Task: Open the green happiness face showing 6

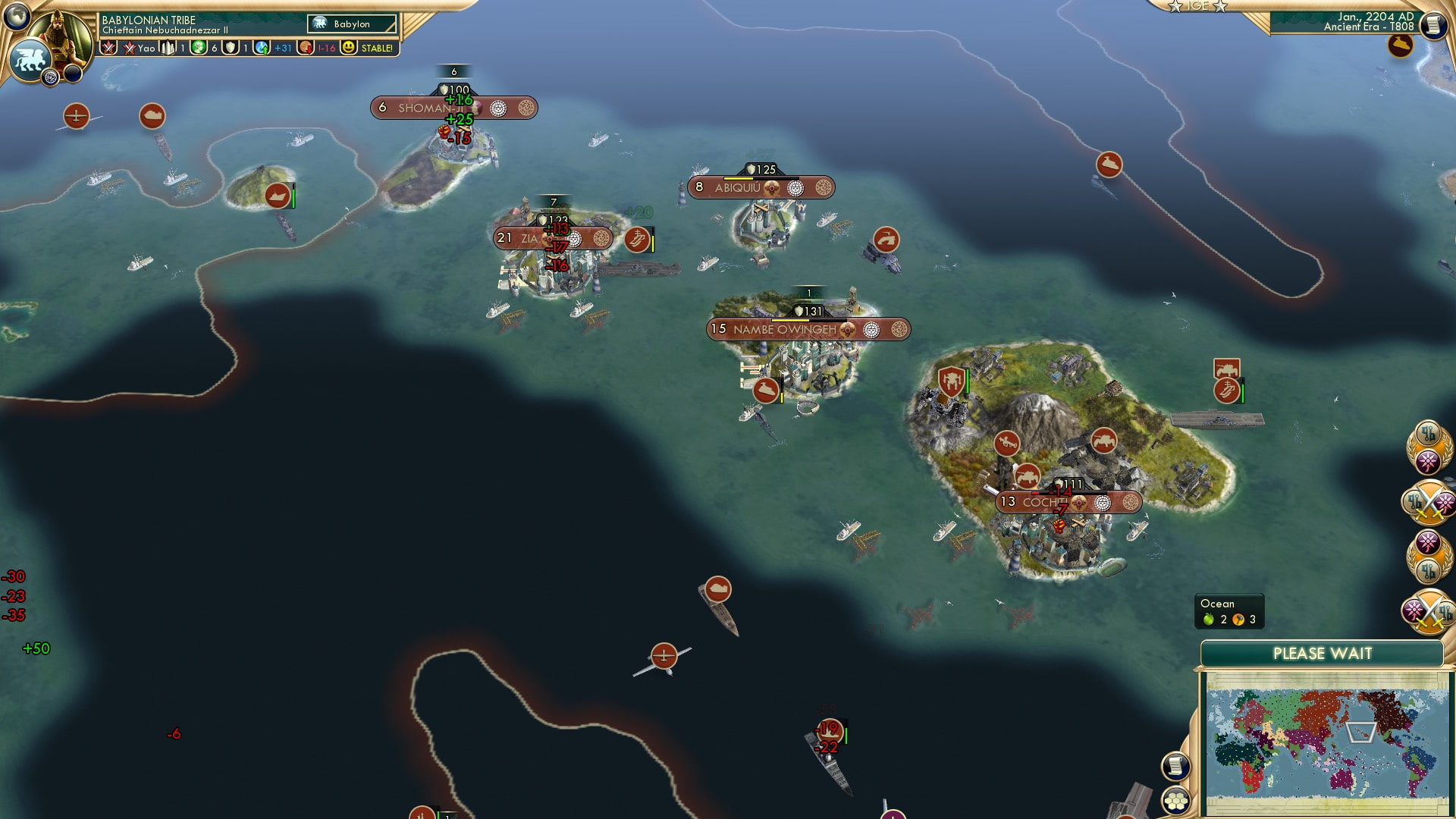Action: click(x=199, y=47)
